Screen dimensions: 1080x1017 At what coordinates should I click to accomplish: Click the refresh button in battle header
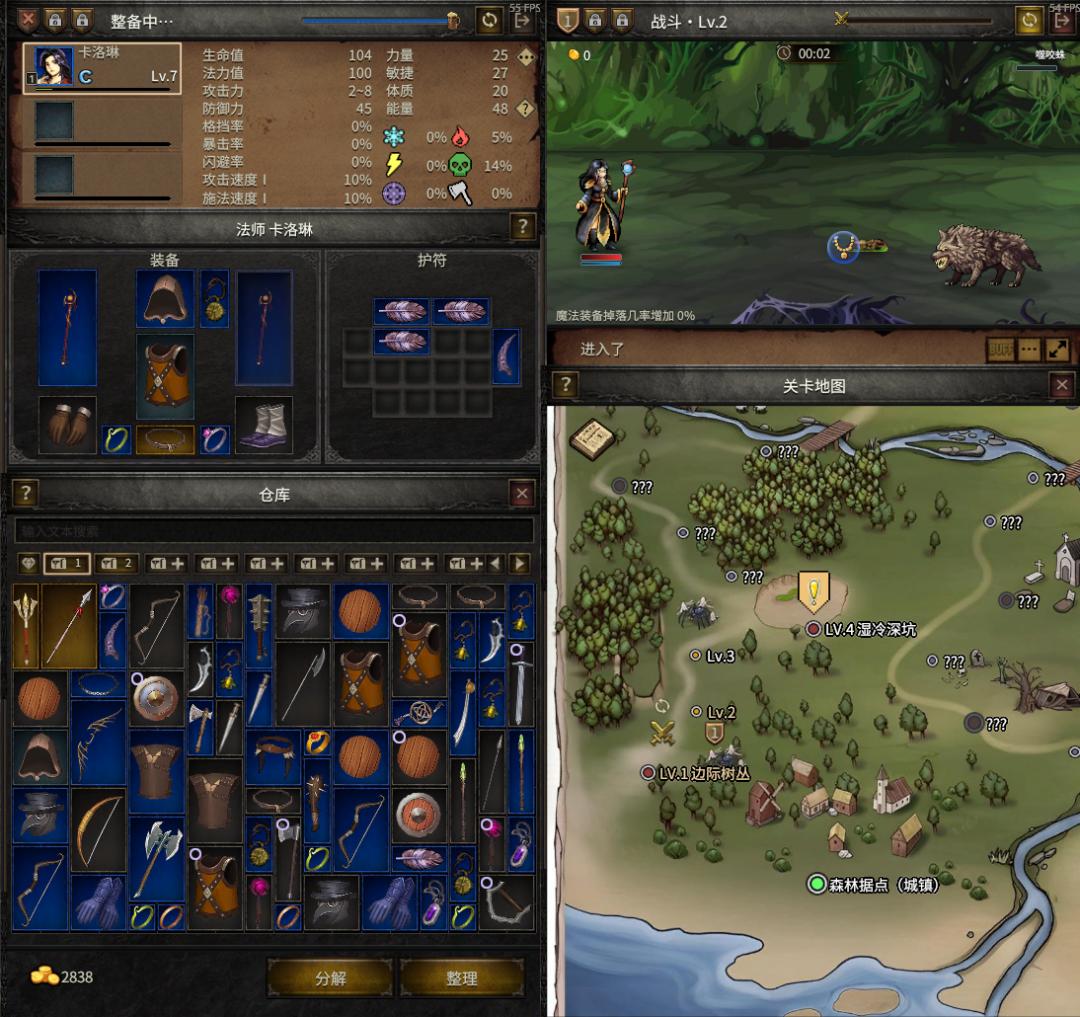click(x=1029, y=20)
